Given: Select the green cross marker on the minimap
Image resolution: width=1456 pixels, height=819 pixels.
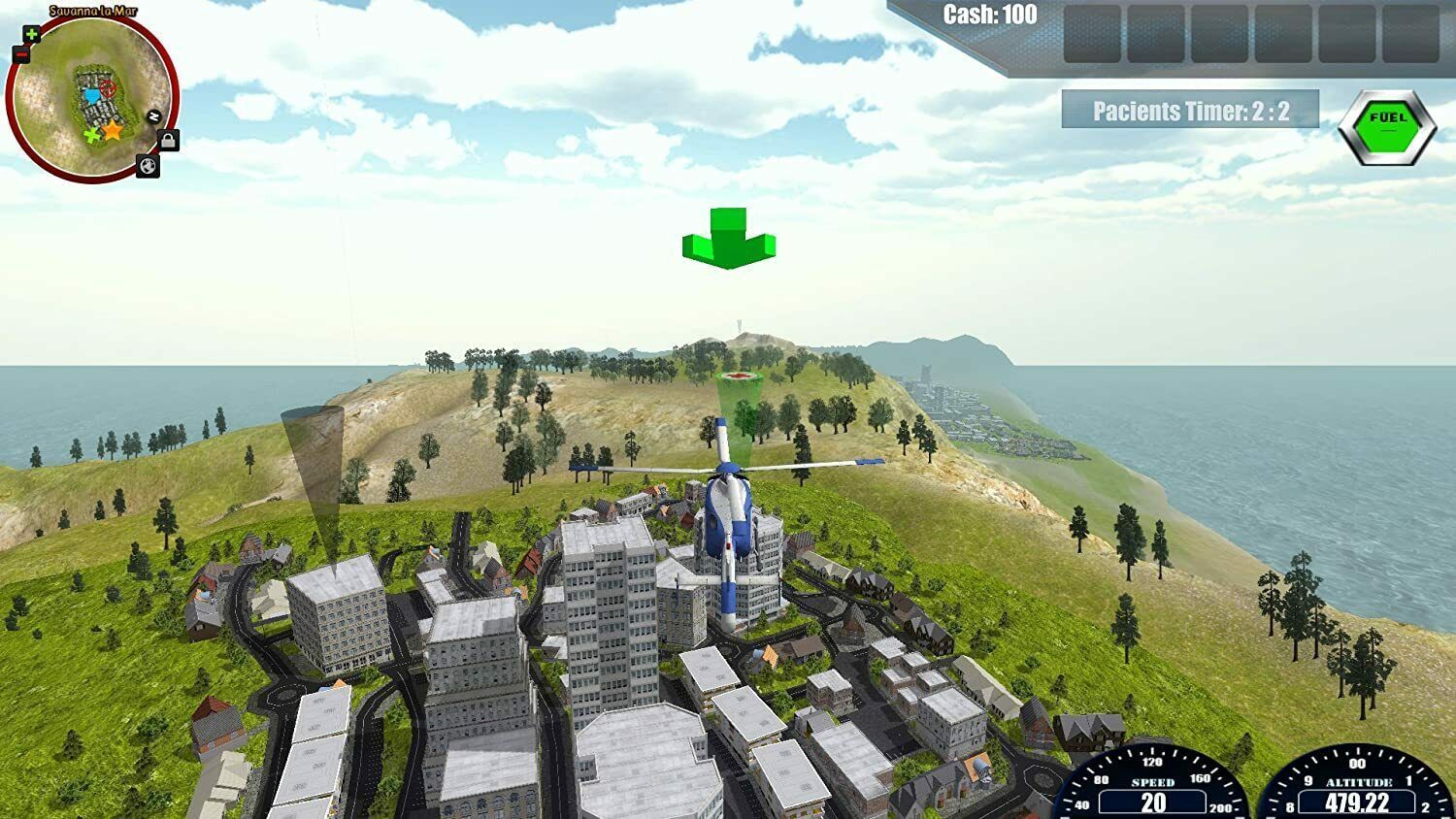Looking at the screenshot, I should tap(92, 136).
